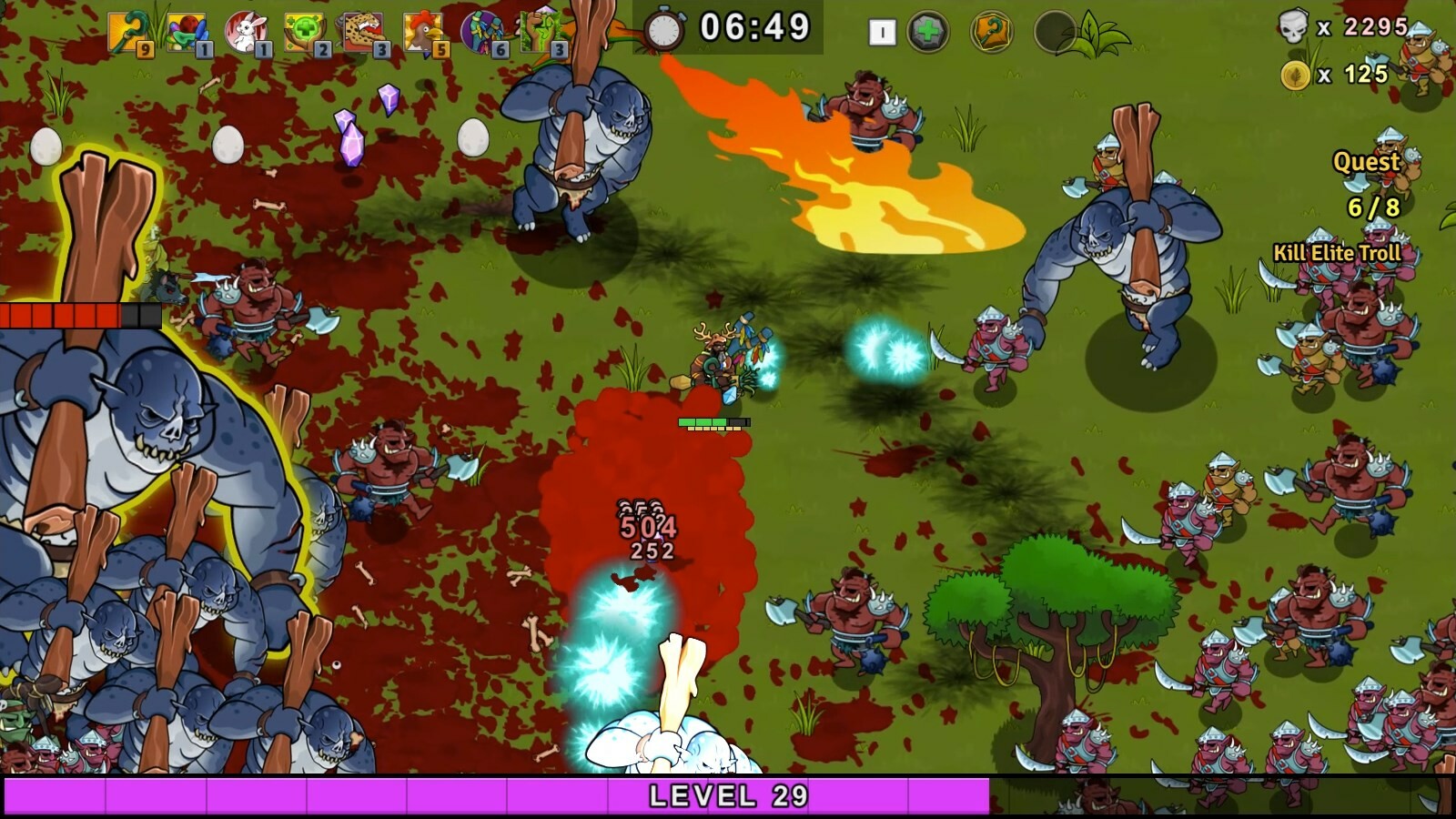Select the rooster skill icon

pyautogui.click(x=423, y=33)
